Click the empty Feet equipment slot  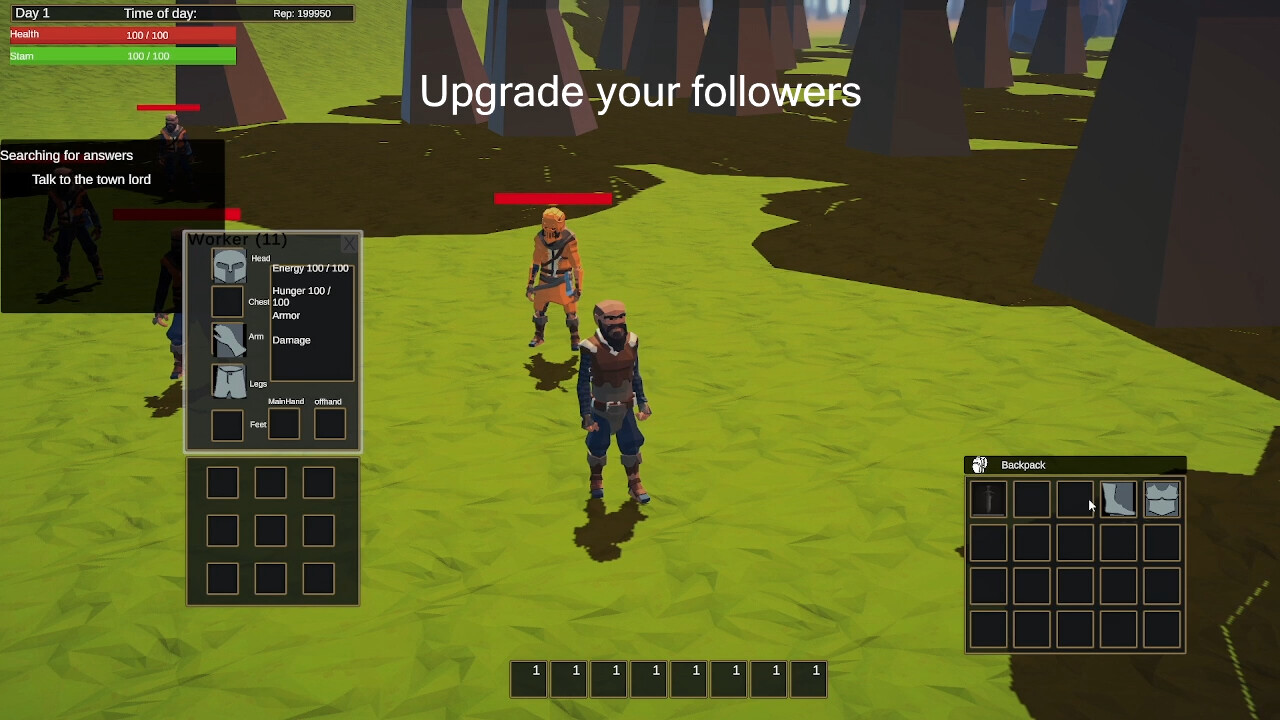tap(226, 425)
